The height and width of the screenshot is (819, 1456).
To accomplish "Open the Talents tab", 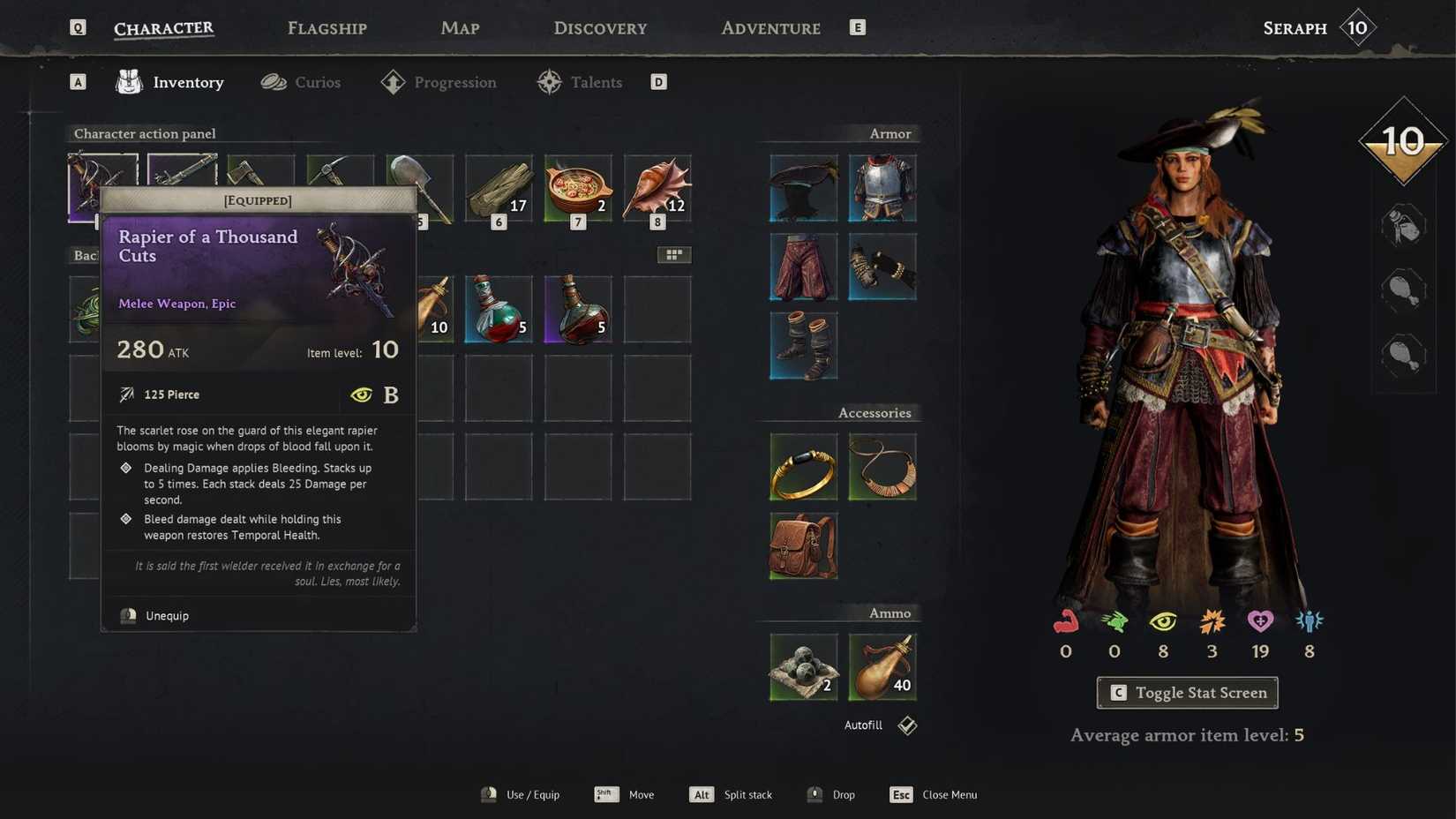I will pos(595,81).
